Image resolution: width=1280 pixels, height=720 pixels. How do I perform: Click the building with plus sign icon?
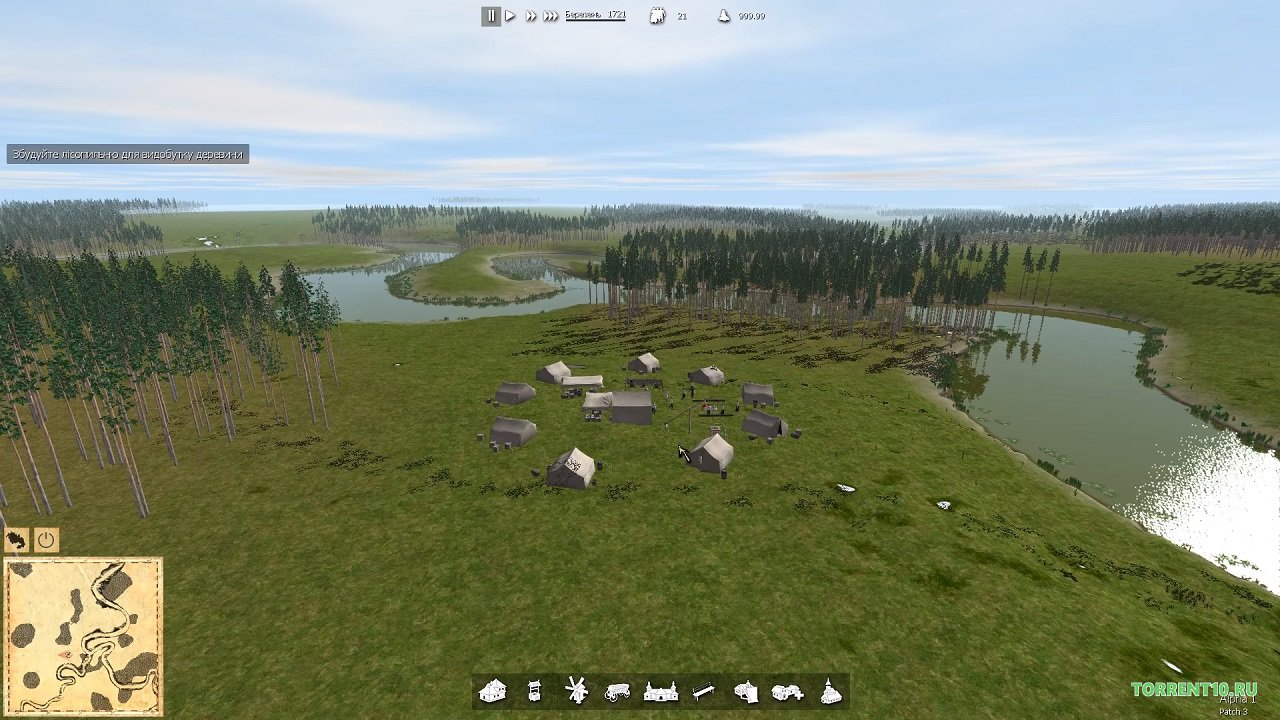tap(788, 691)
